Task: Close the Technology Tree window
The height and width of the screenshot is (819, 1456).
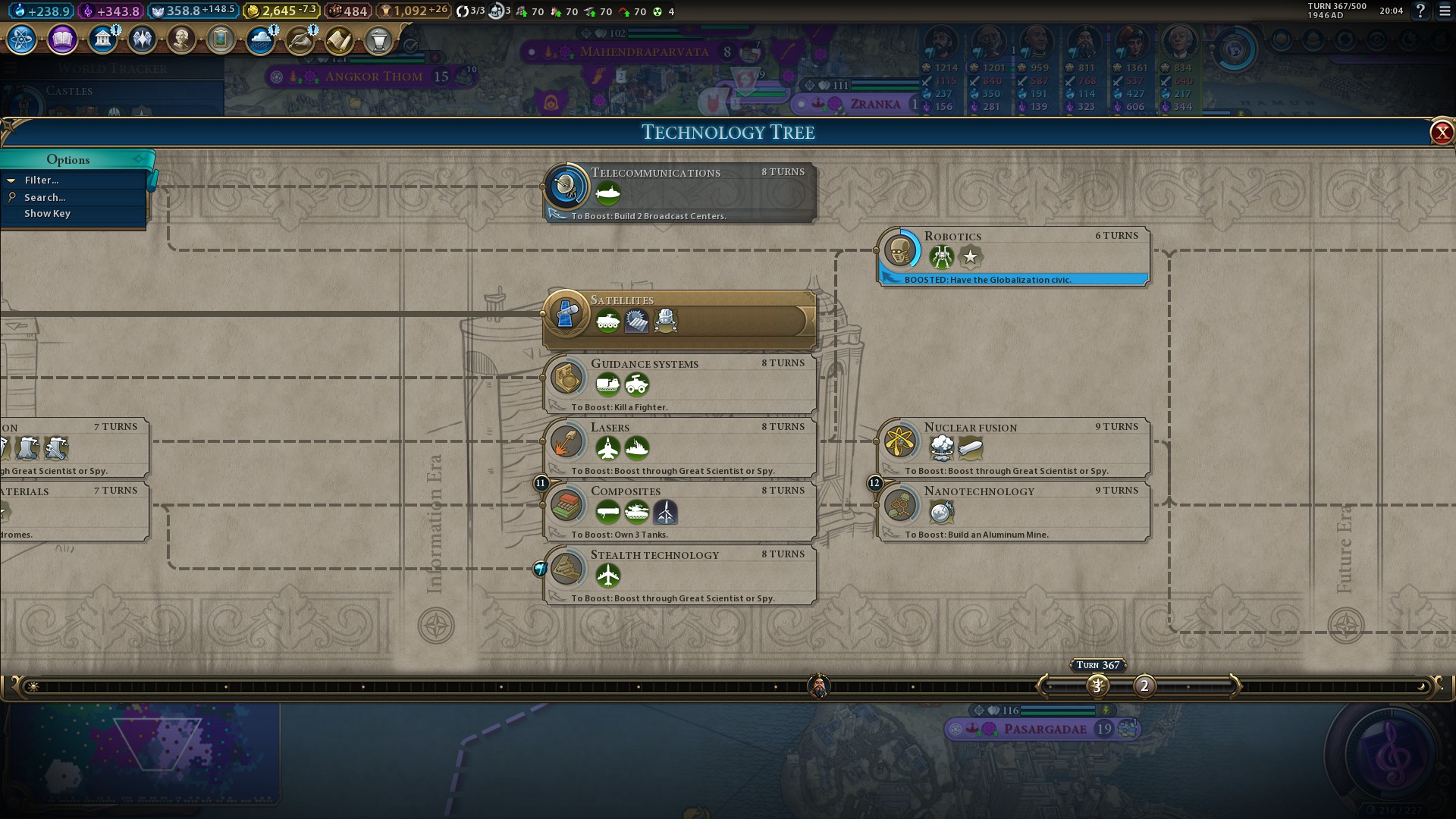Action: [1441, 133]
